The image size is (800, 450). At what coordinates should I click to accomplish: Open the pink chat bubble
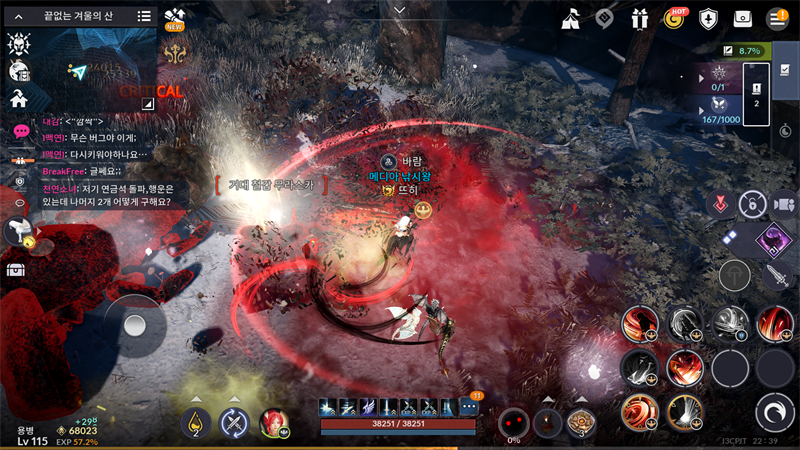point(20,131)
